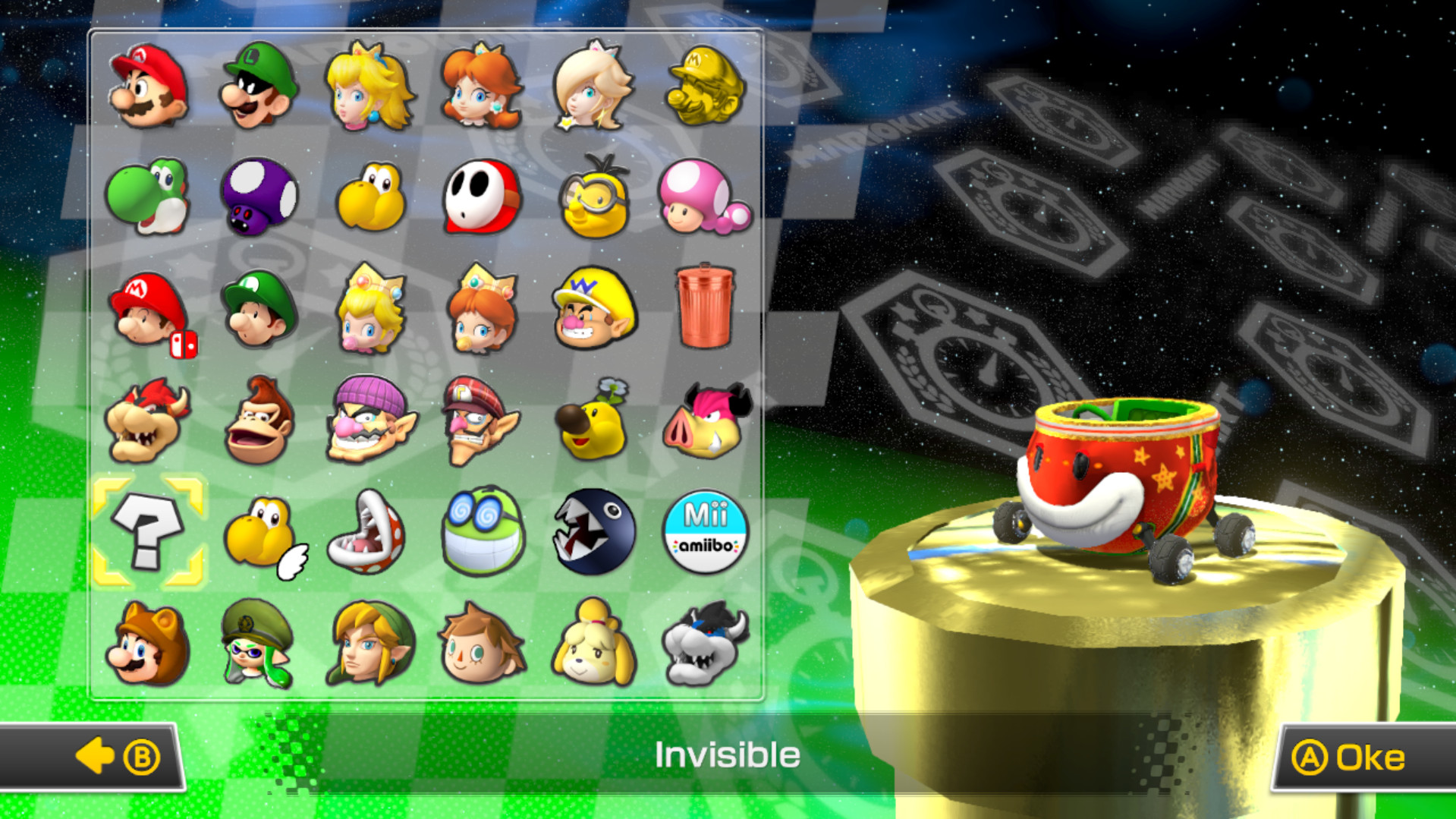Select Mario's character portrait
The height and width of the screenshot is (819, 1456).
click(x=148, y=86)
